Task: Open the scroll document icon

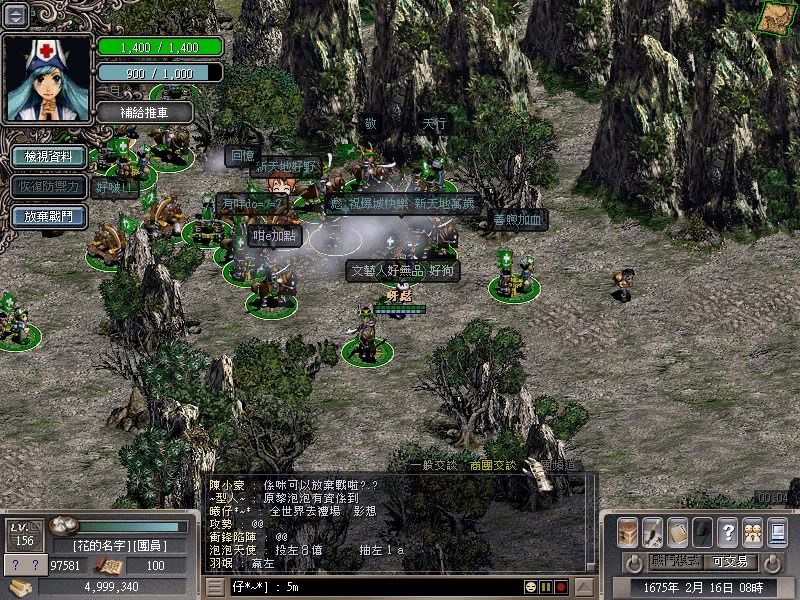Action: pos(678,531)
